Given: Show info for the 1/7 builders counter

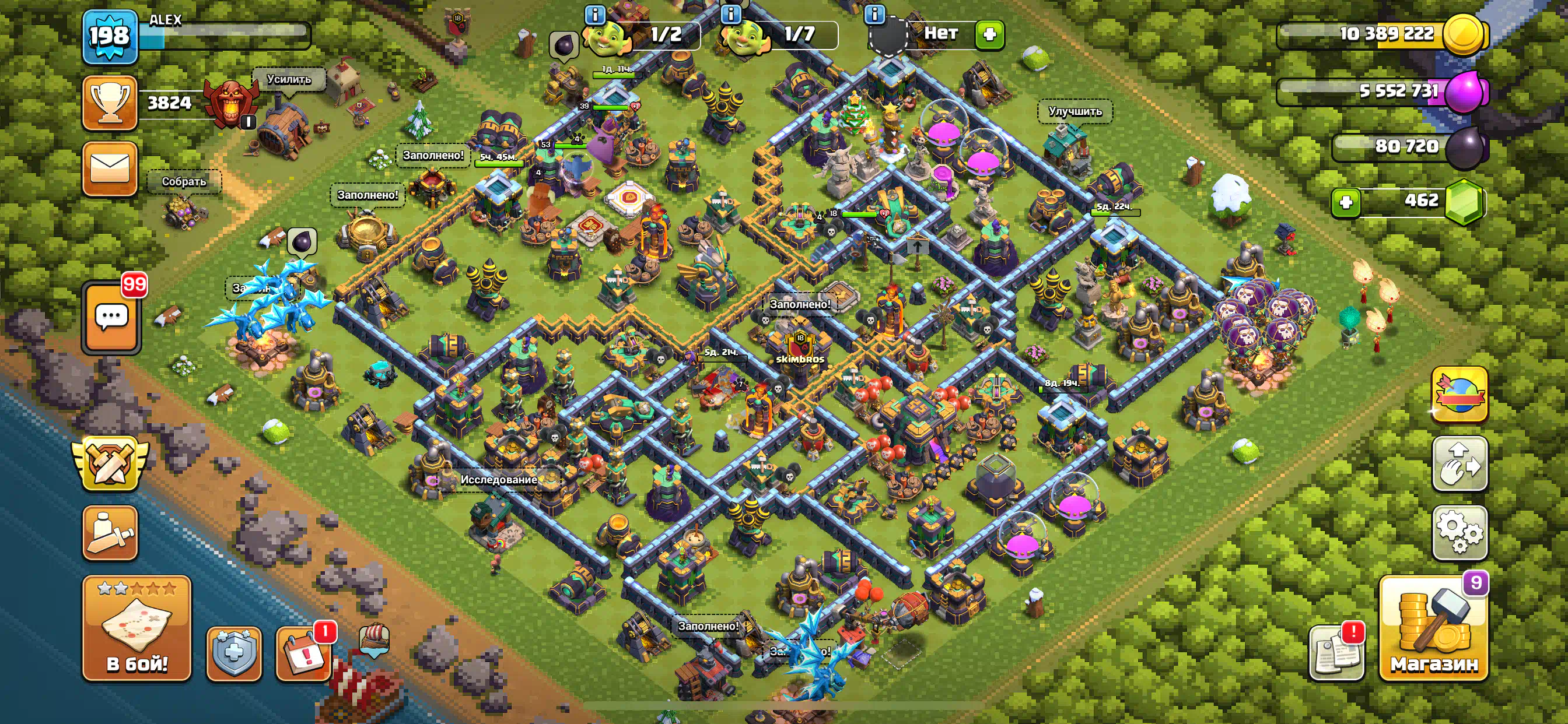Looking at the screenshot, I should [730, 15].
